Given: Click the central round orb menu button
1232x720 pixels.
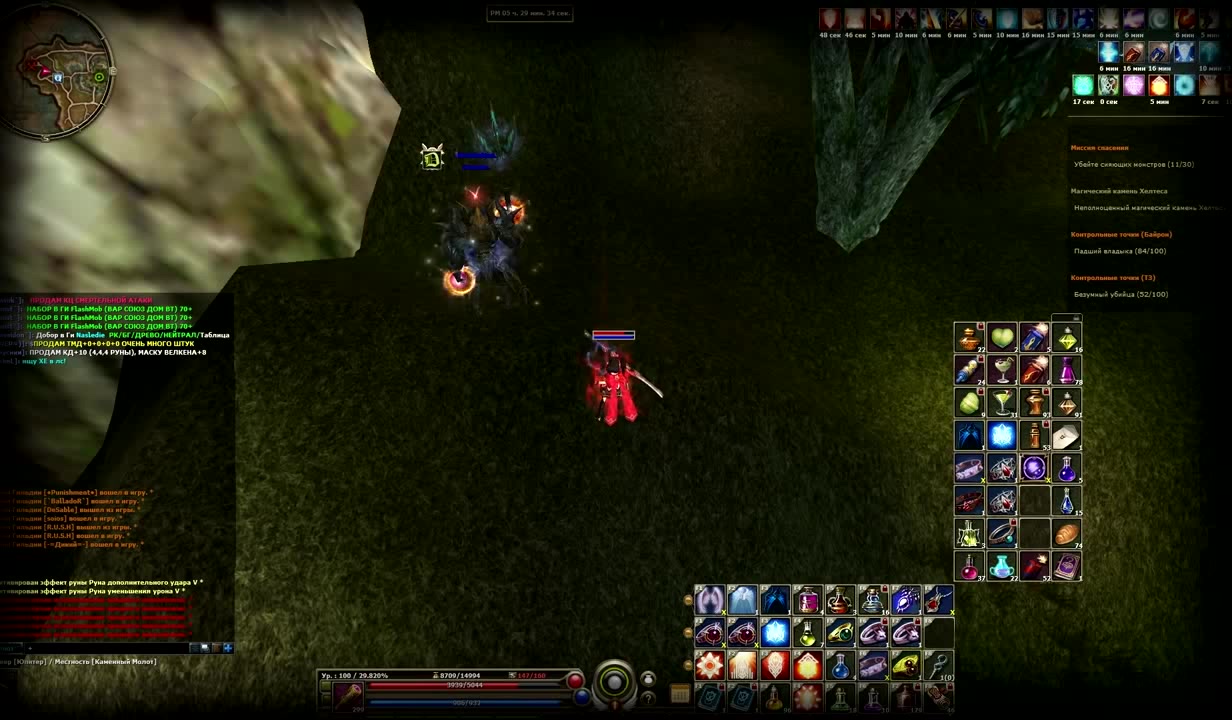Looking at the screenshot, I should coord(614,684).
